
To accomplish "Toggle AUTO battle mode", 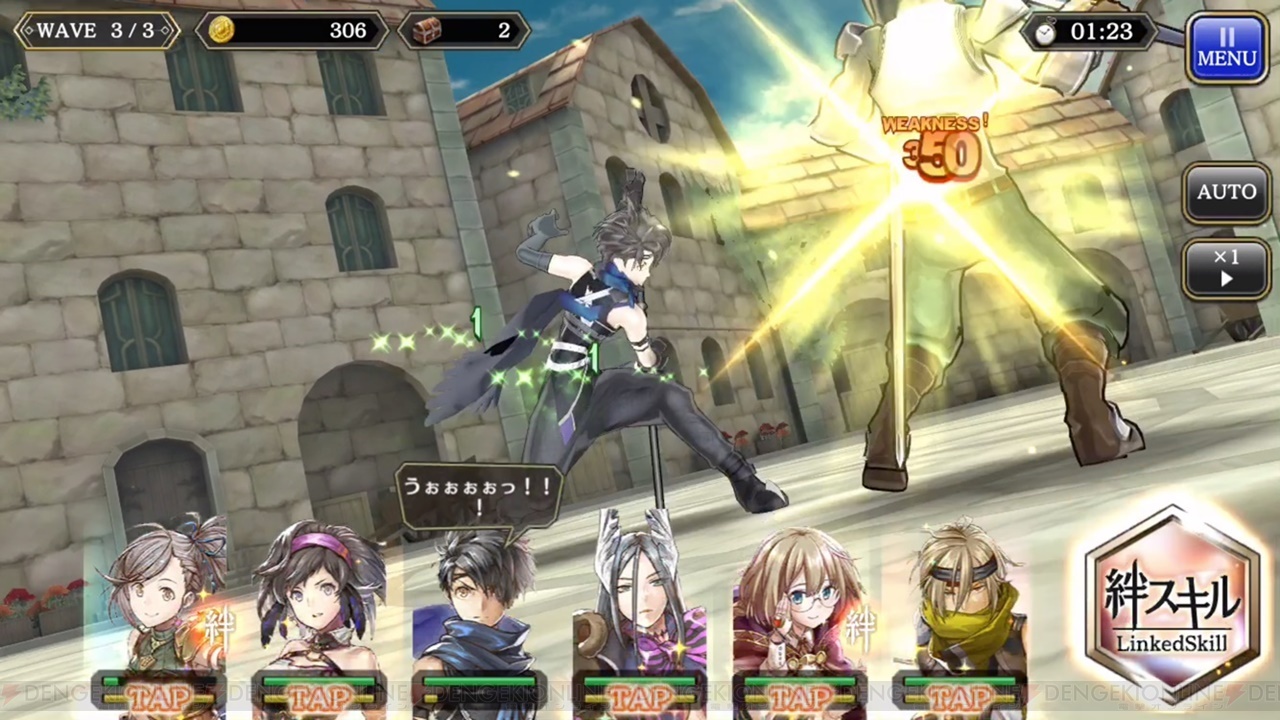I will (1226, 191).
